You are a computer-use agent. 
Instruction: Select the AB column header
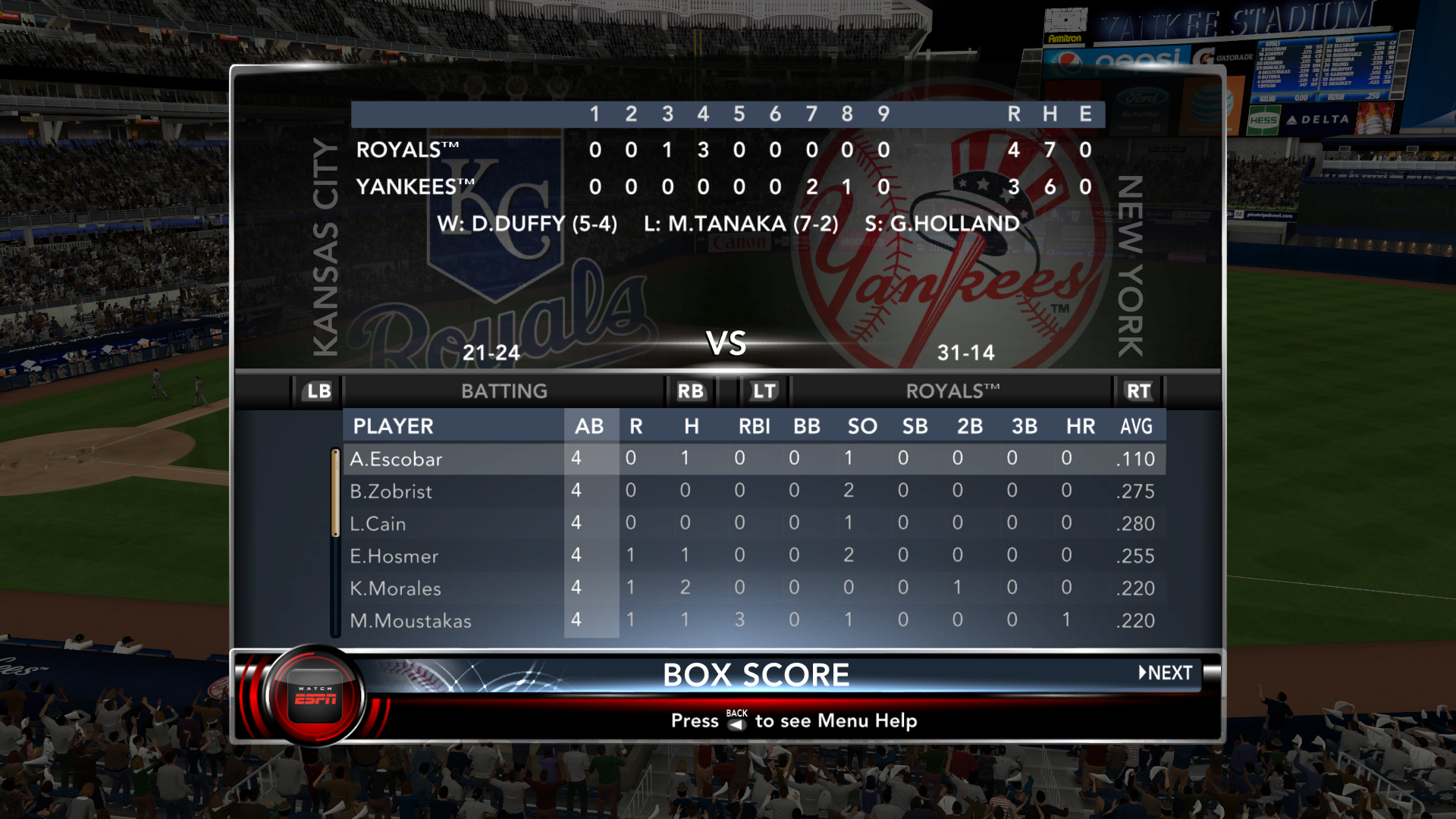[x=589, y=426]
